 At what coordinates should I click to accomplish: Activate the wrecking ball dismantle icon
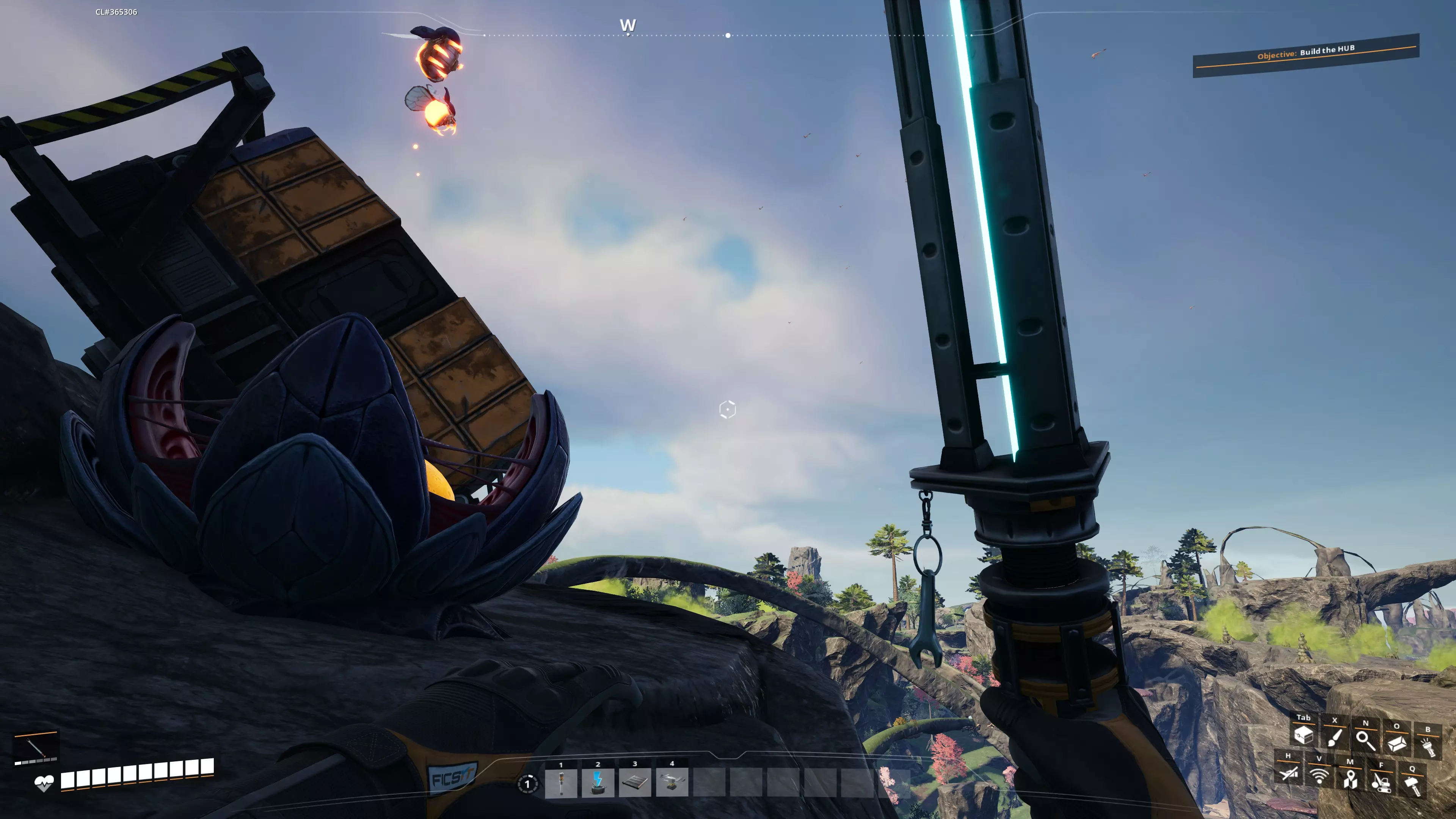tap(1381, 782)
